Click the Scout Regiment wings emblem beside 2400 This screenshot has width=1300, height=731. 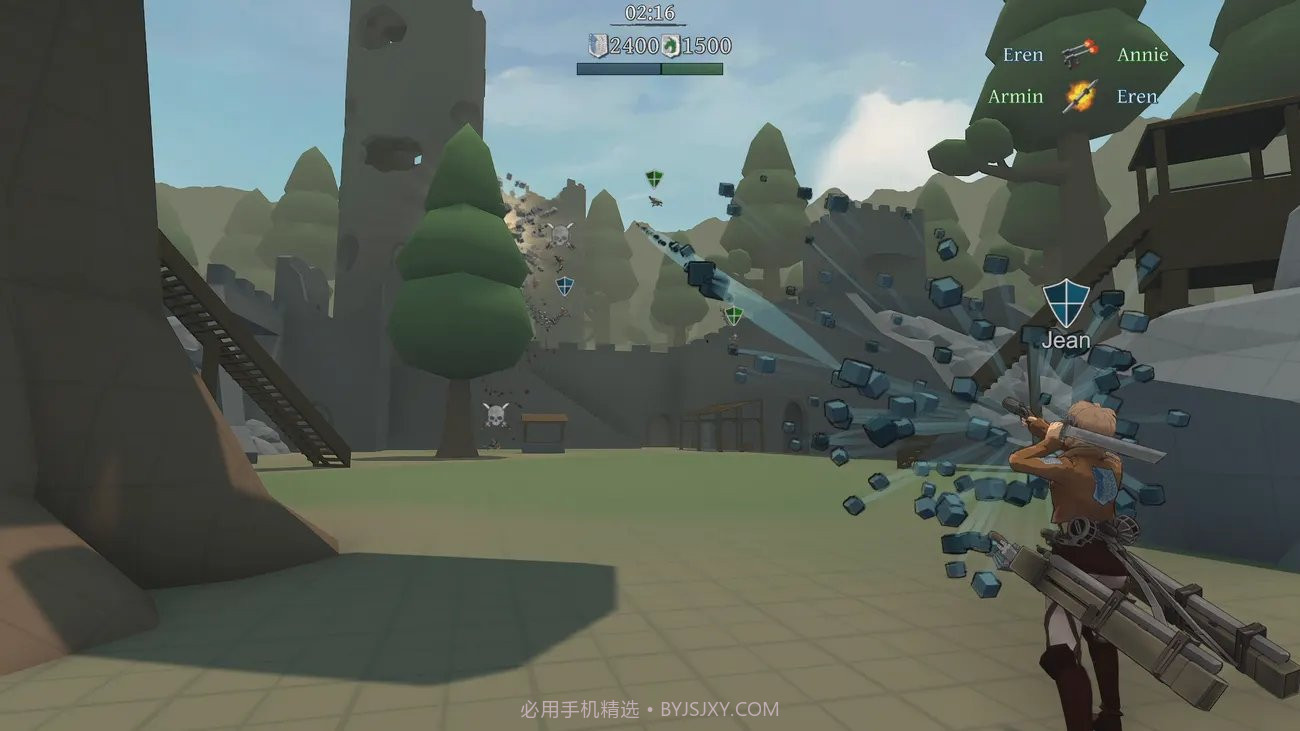[598, 45]
